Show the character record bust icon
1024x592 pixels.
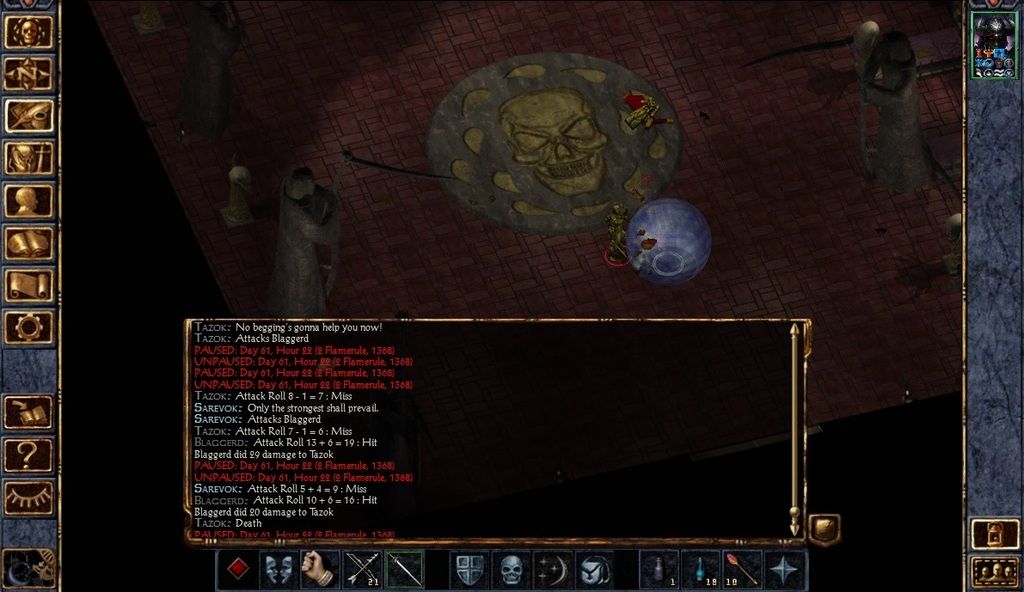(29, 200)
